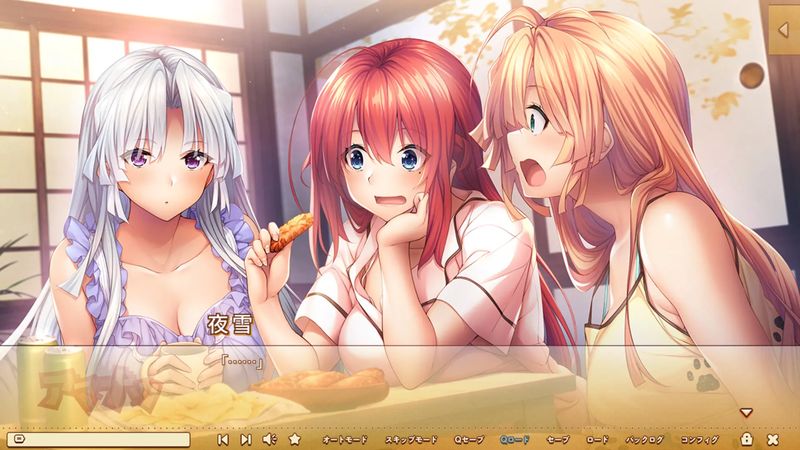
Task: Replay the voice with the speaker icon
Action: [269, 439]
